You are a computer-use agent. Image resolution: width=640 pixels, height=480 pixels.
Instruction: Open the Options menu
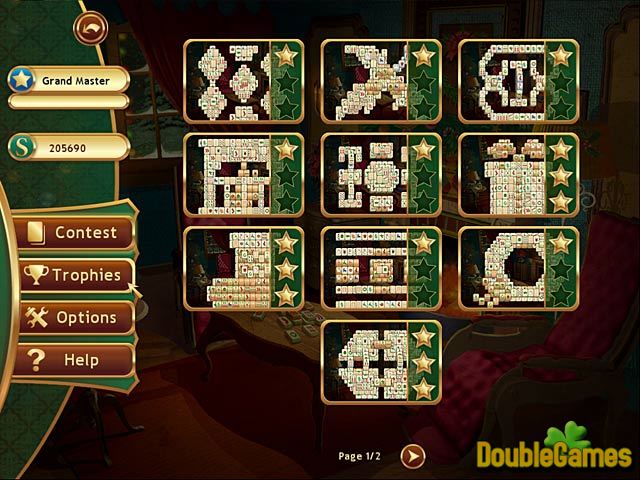(x=76, y=317)
